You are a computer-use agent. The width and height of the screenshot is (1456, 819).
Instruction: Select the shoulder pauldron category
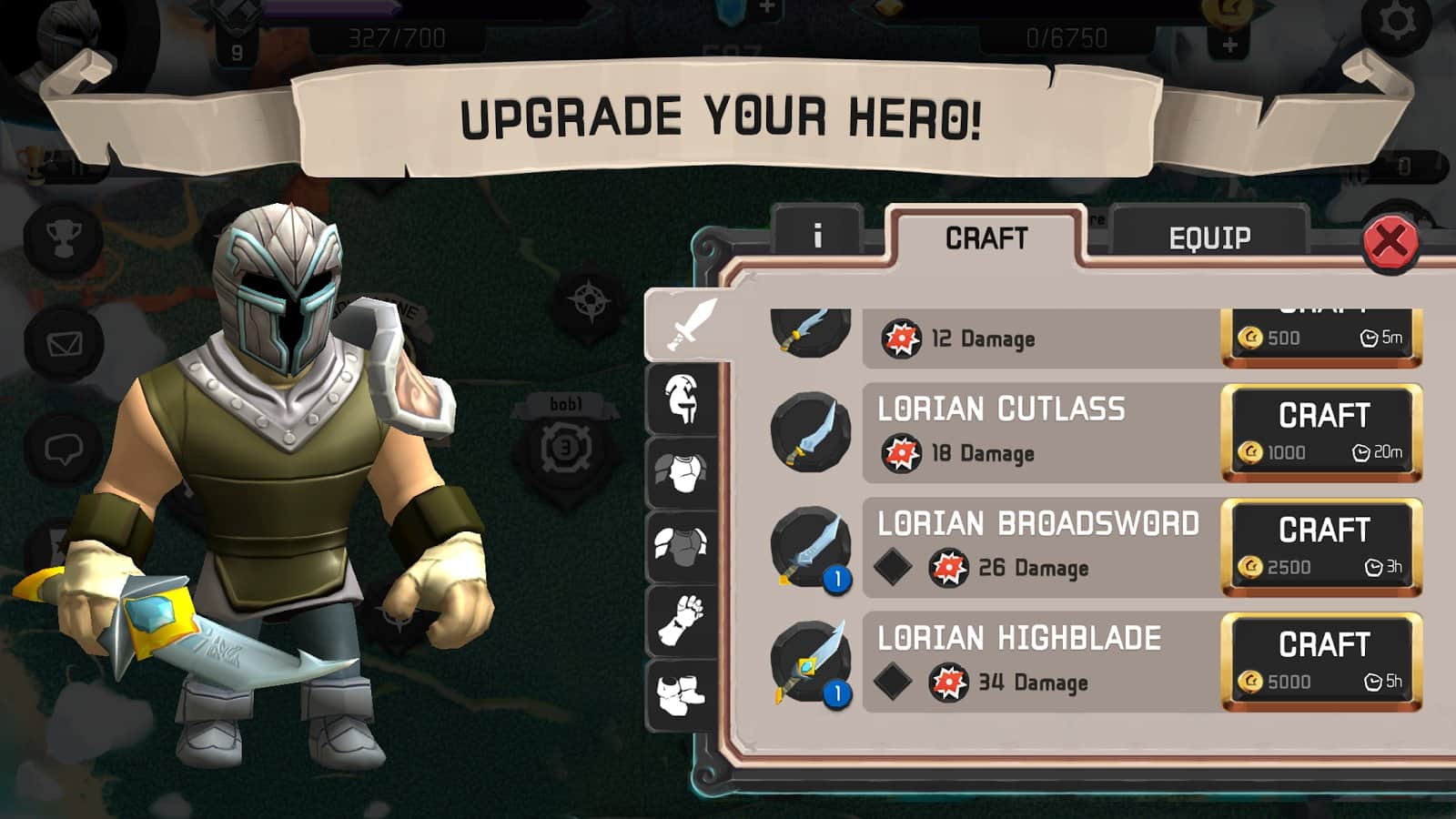tap(682, 546)
